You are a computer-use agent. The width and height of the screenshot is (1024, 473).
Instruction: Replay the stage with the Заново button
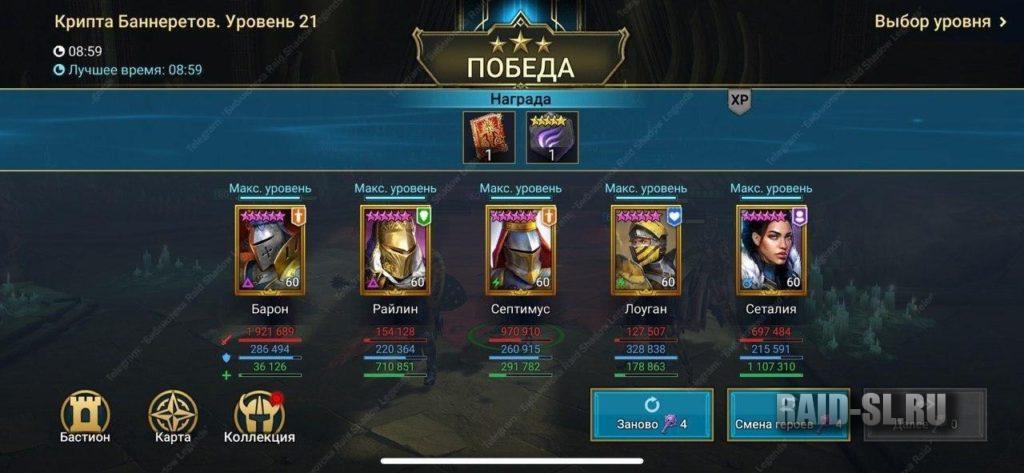(x=653, y=414)
